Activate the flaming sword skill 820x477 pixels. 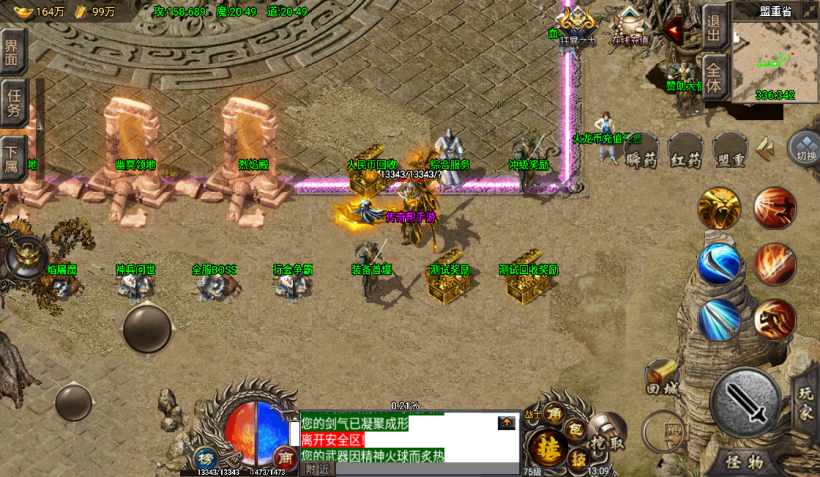click(775, 264)
